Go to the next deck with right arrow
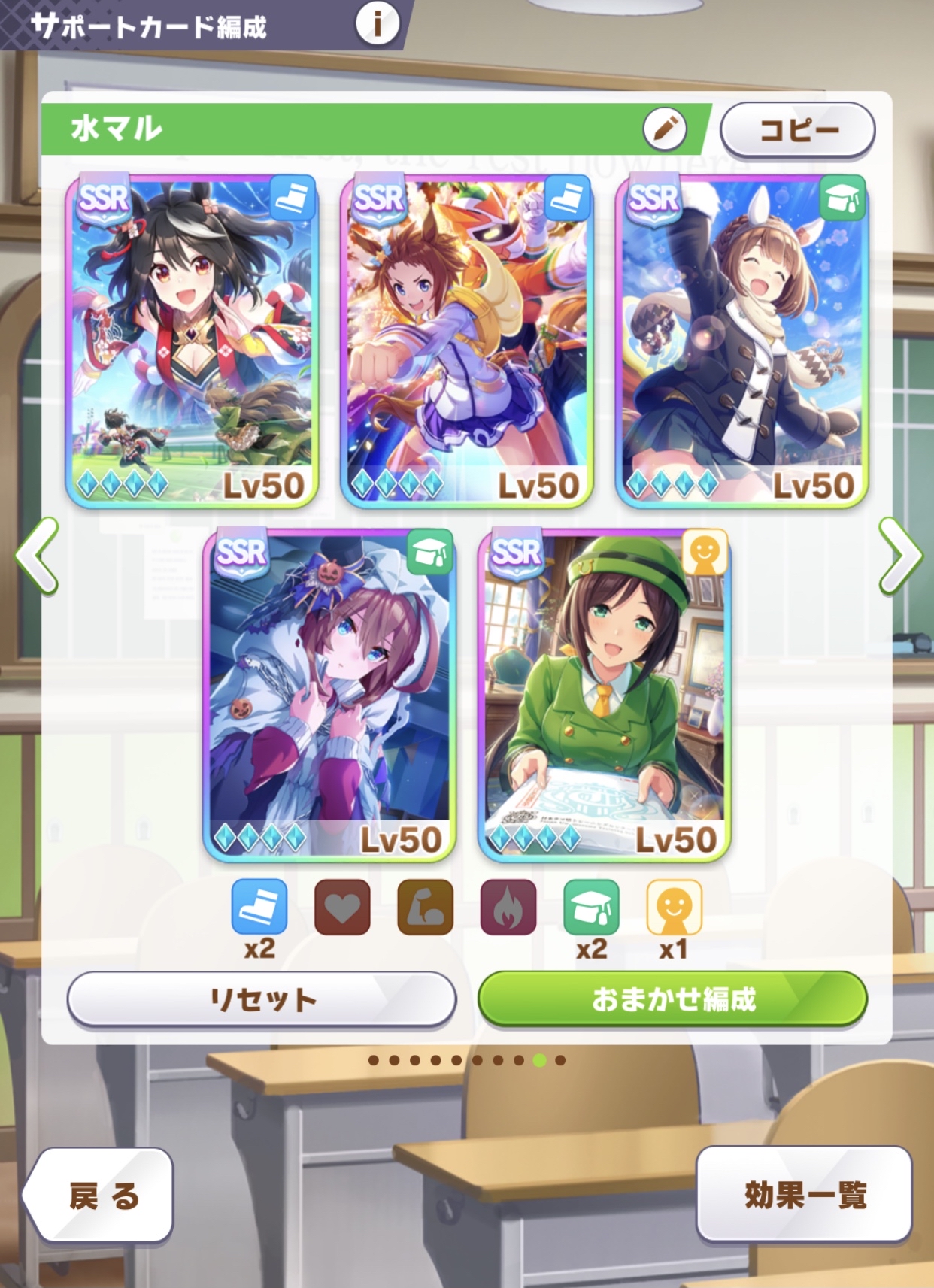This screenshot has width=934, height=1288. coord(899,555)
